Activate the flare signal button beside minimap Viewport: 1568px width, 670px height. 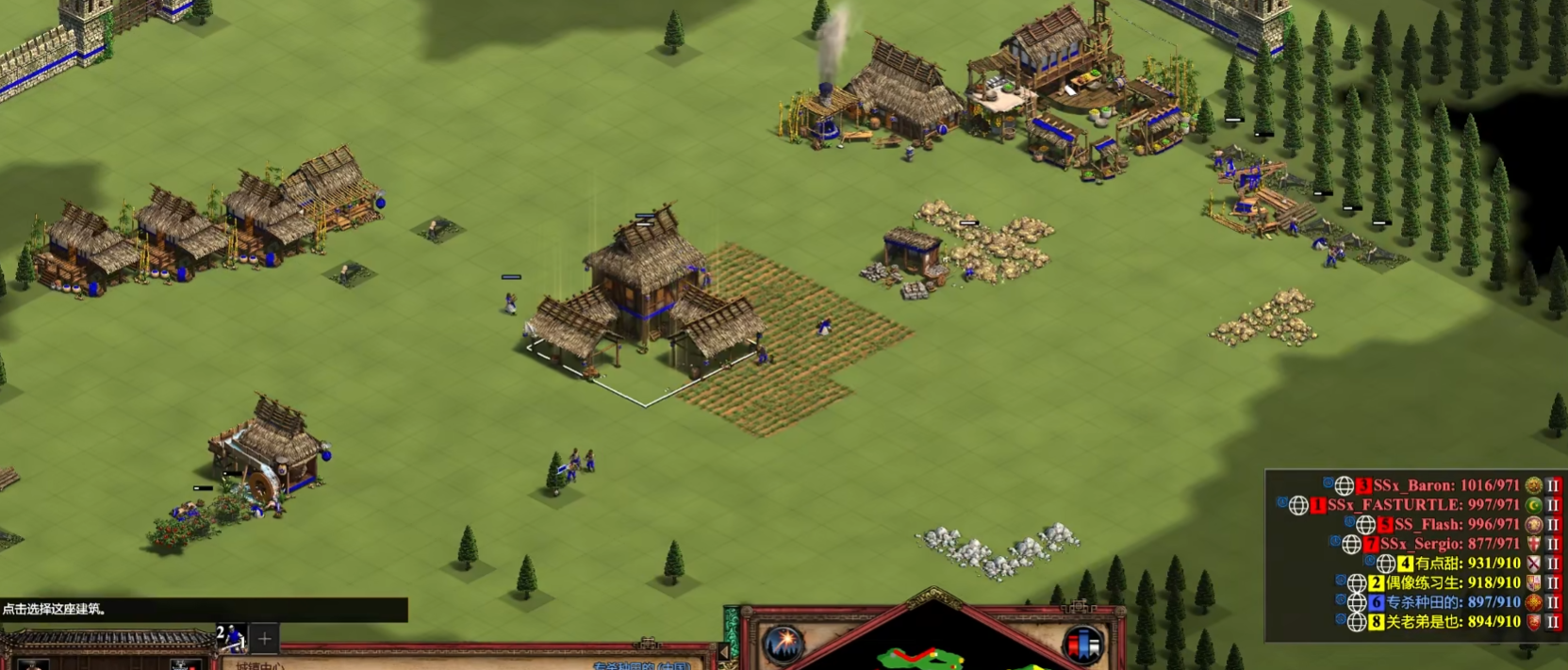coord(784,644)
